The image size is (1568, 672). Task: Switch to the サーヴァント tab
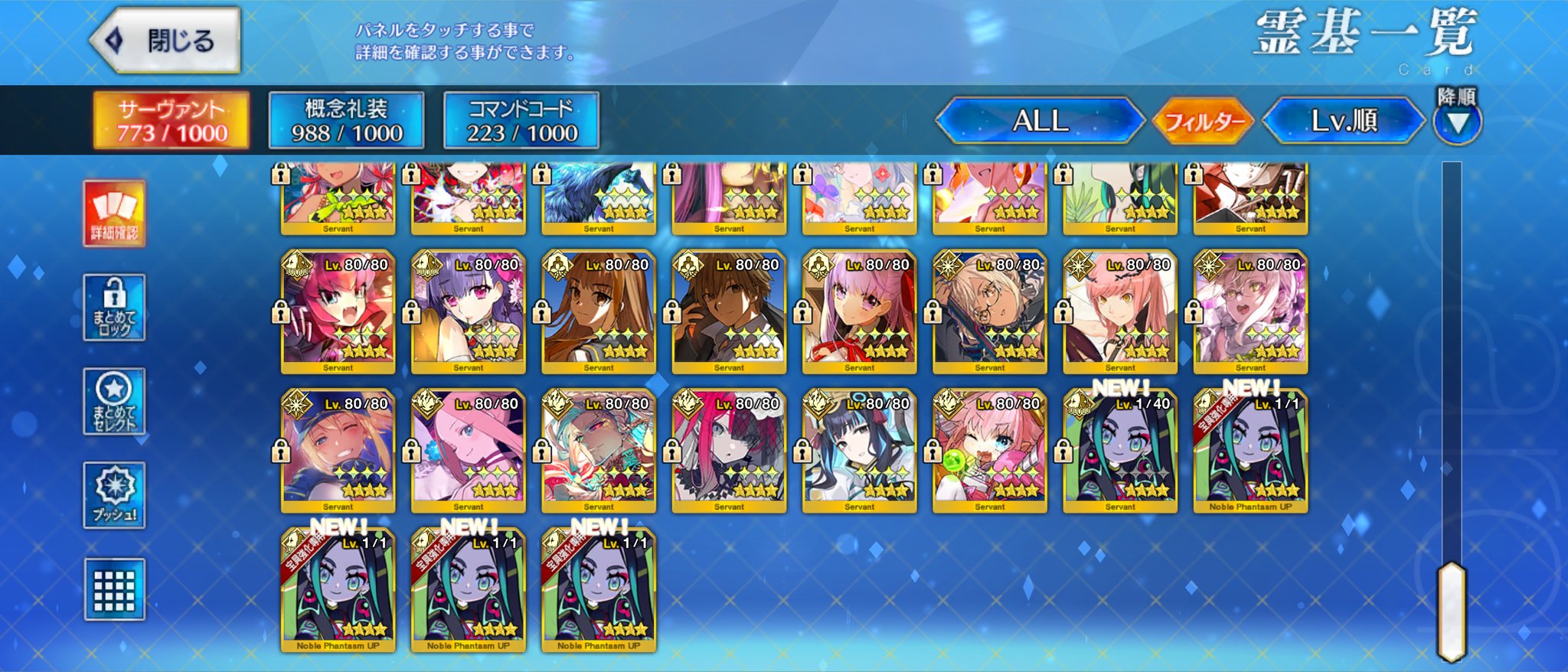[171, 120]
